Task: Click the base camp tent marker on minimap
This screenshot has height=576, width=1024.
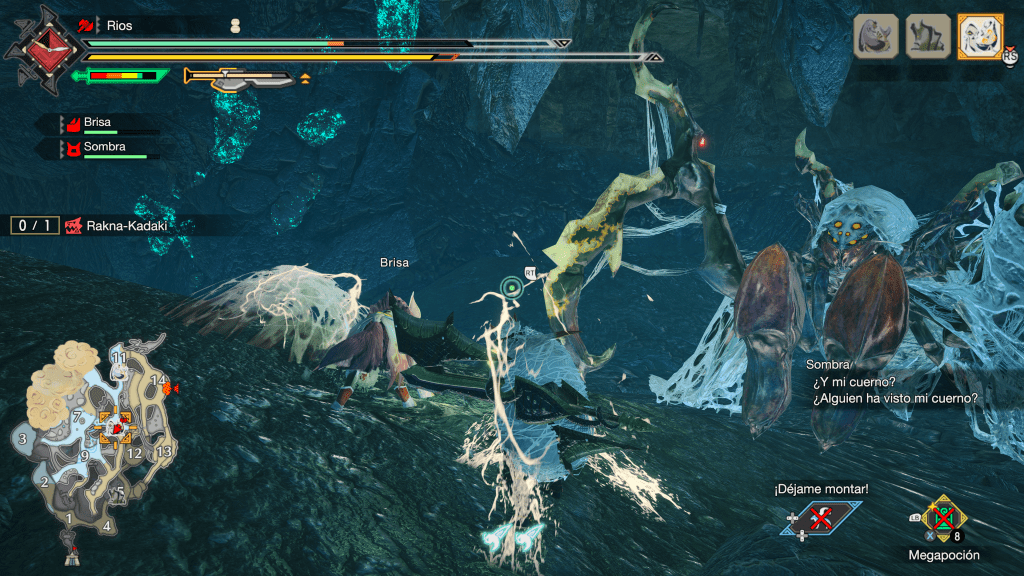Action: click(x=72, y=549)
